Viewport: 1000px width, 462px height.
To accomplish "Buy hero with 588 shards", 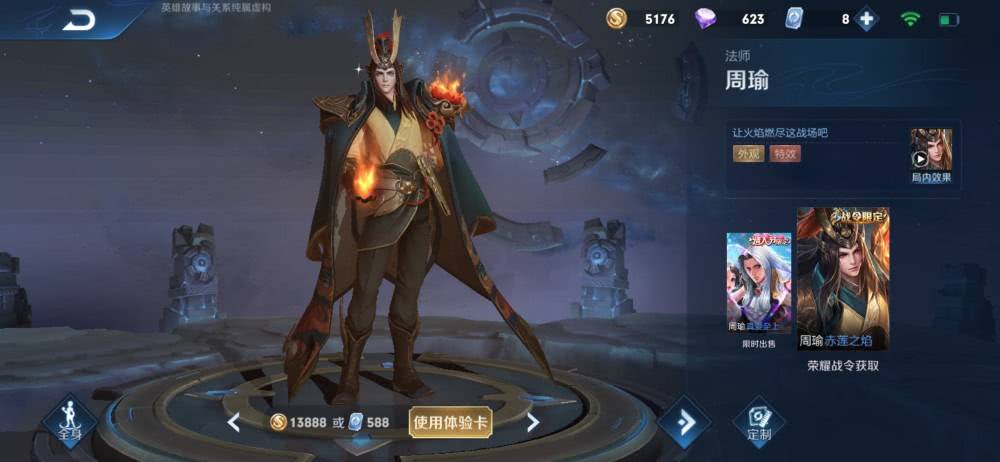I will point(368,422).
